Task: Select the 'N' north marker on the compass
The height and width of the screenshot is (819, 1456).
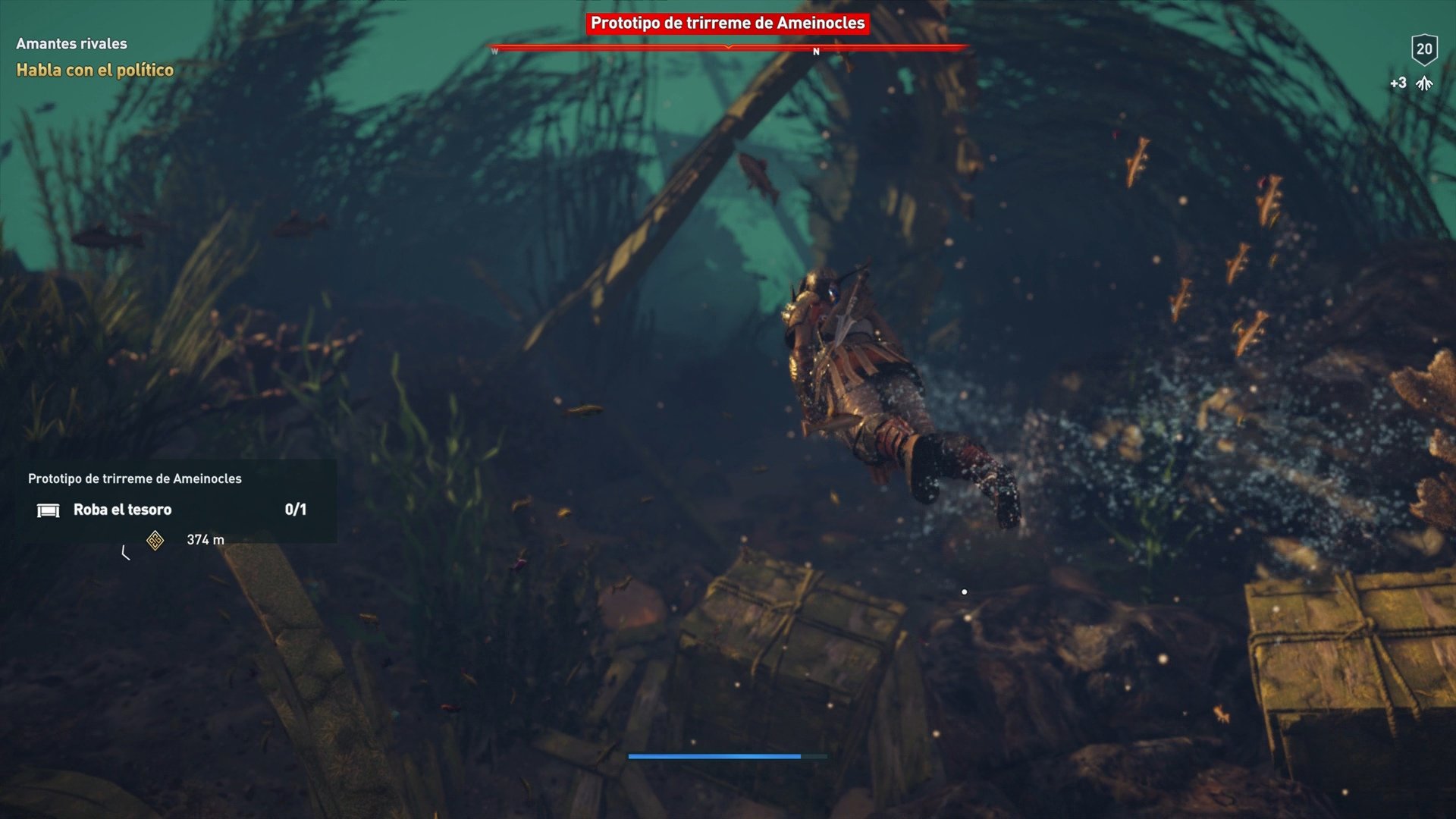Action: click(816, 52)
